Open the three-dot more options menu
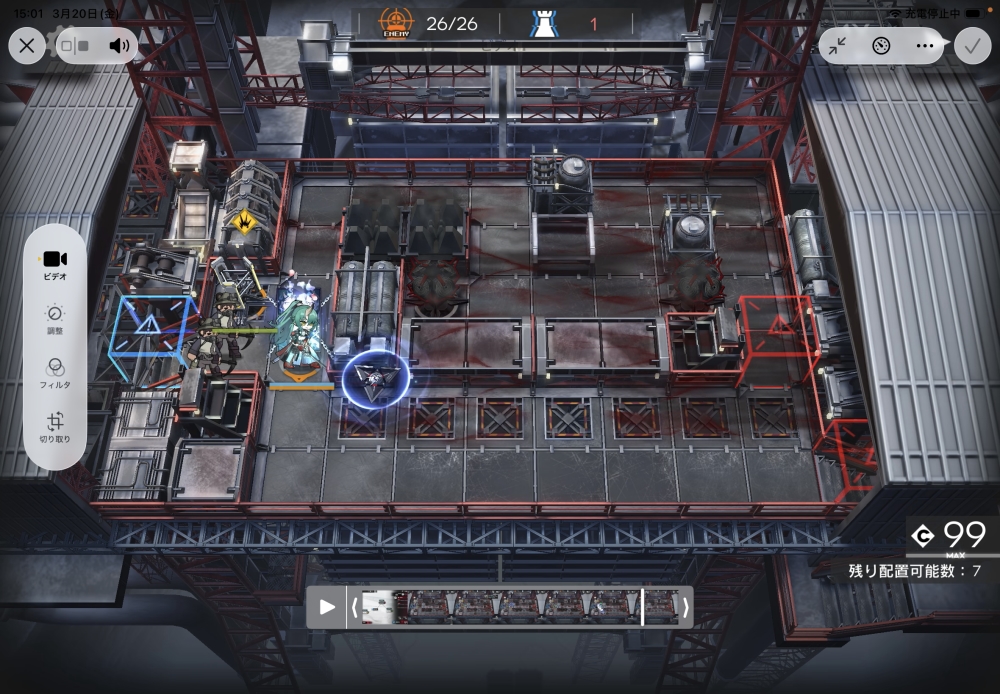 (924, 45)
